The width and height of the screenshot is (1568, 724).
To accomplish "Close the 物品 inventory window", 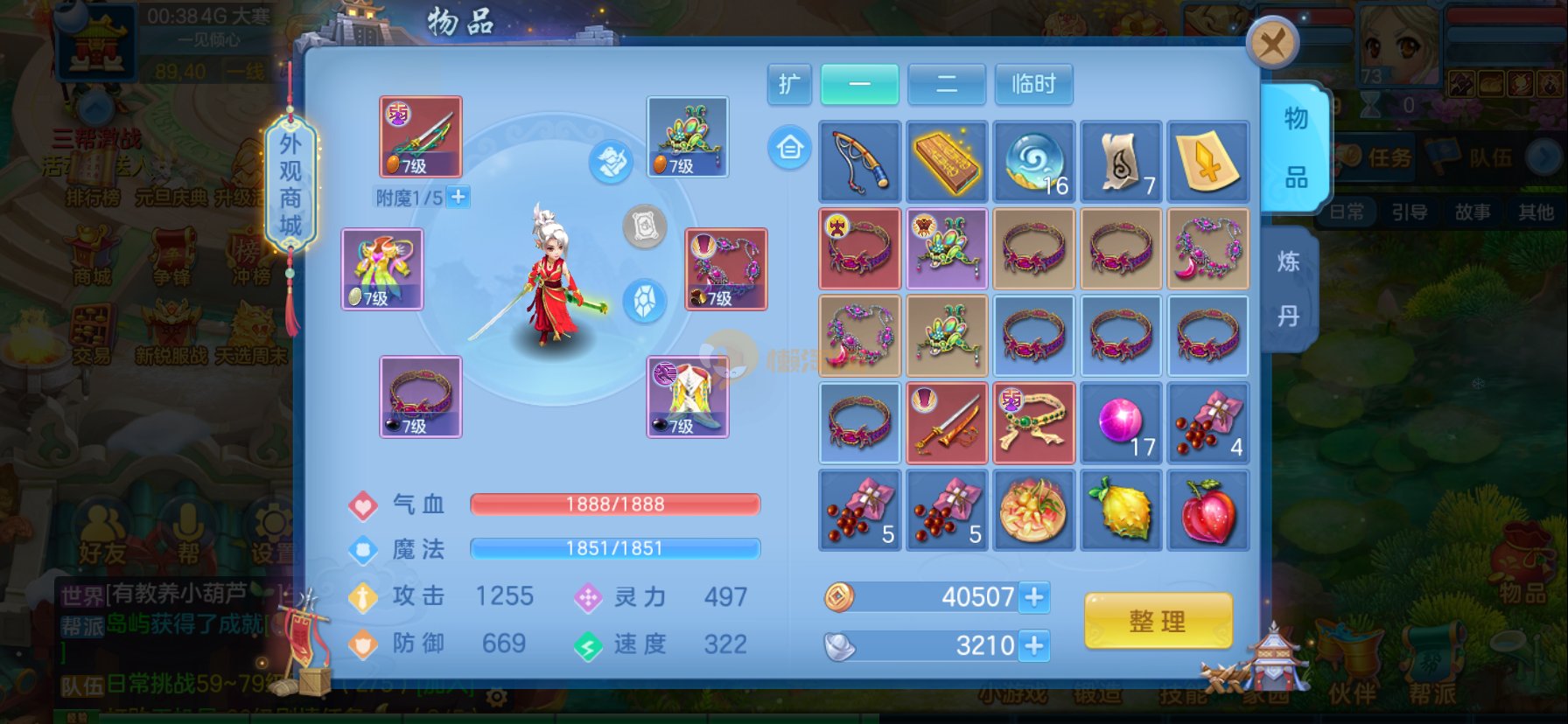I will tap(1271, 43).
